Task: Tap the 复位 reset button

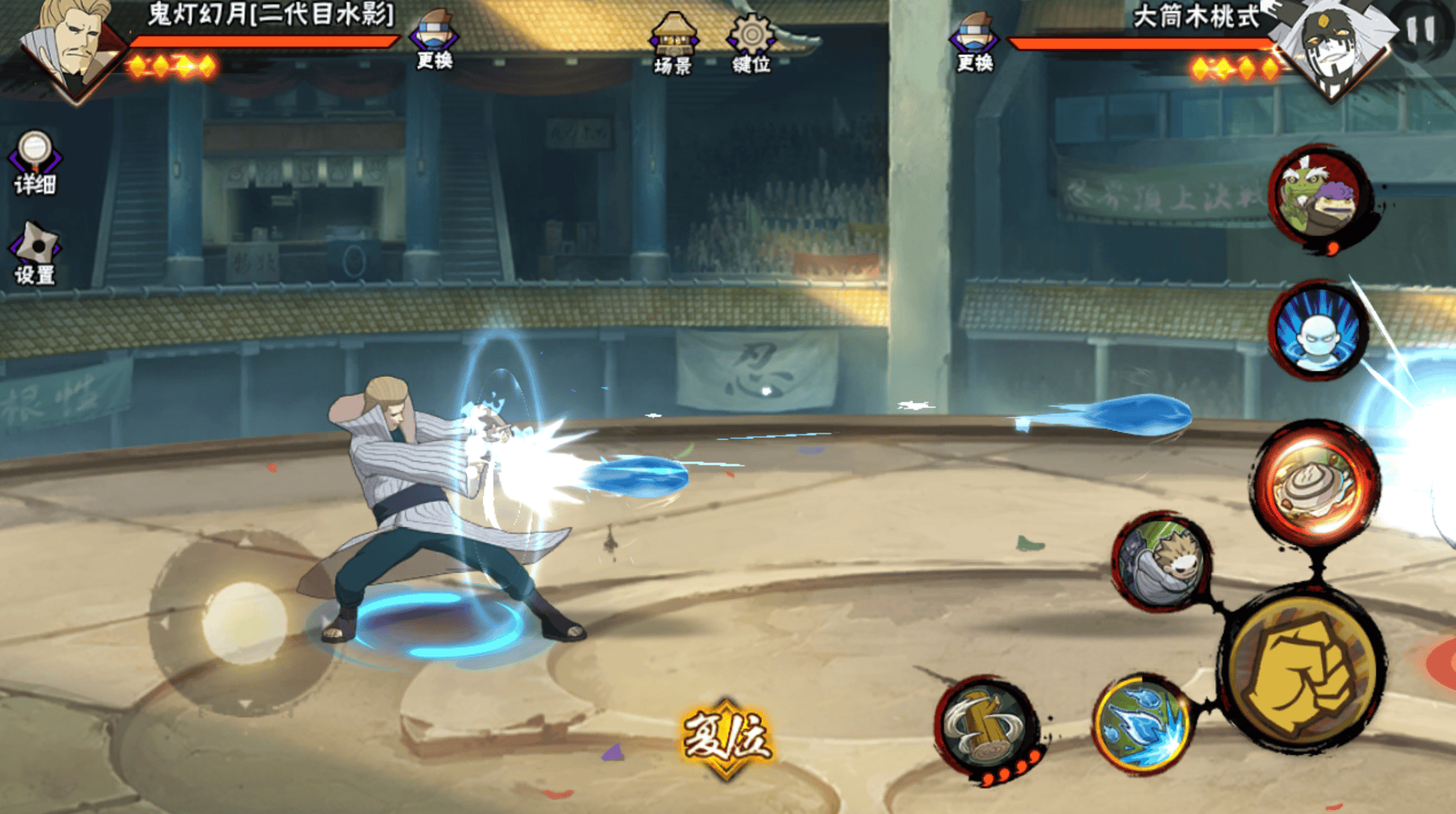Action: tap(726, 738)
